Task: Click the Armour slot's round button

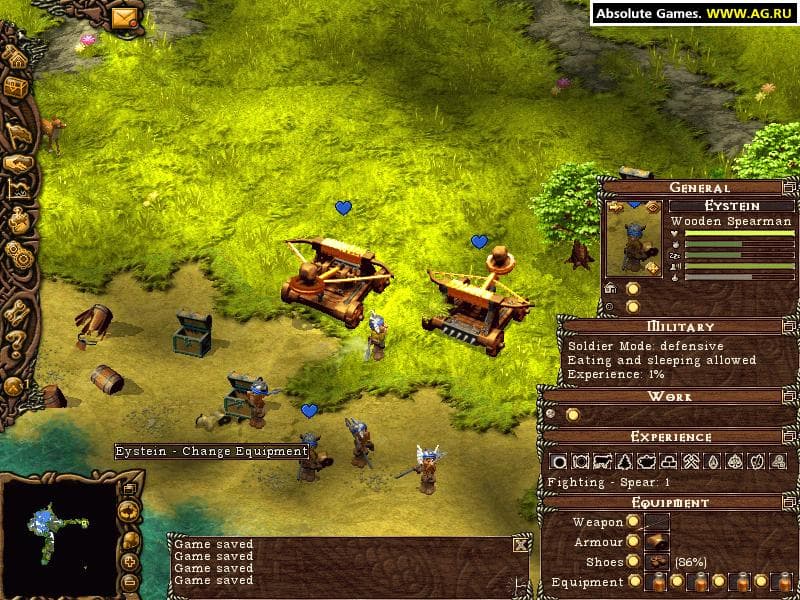Action: point(633,542)
